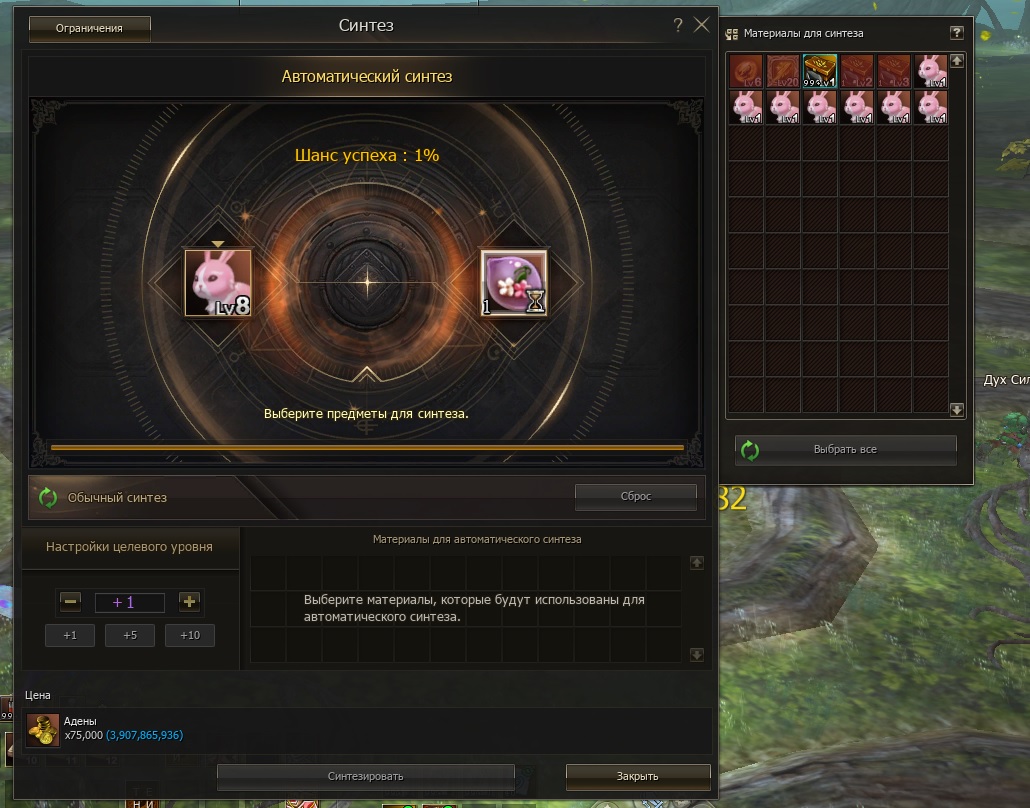Open help for the Синтез window
1030x808 pixels.
[679, 26]
